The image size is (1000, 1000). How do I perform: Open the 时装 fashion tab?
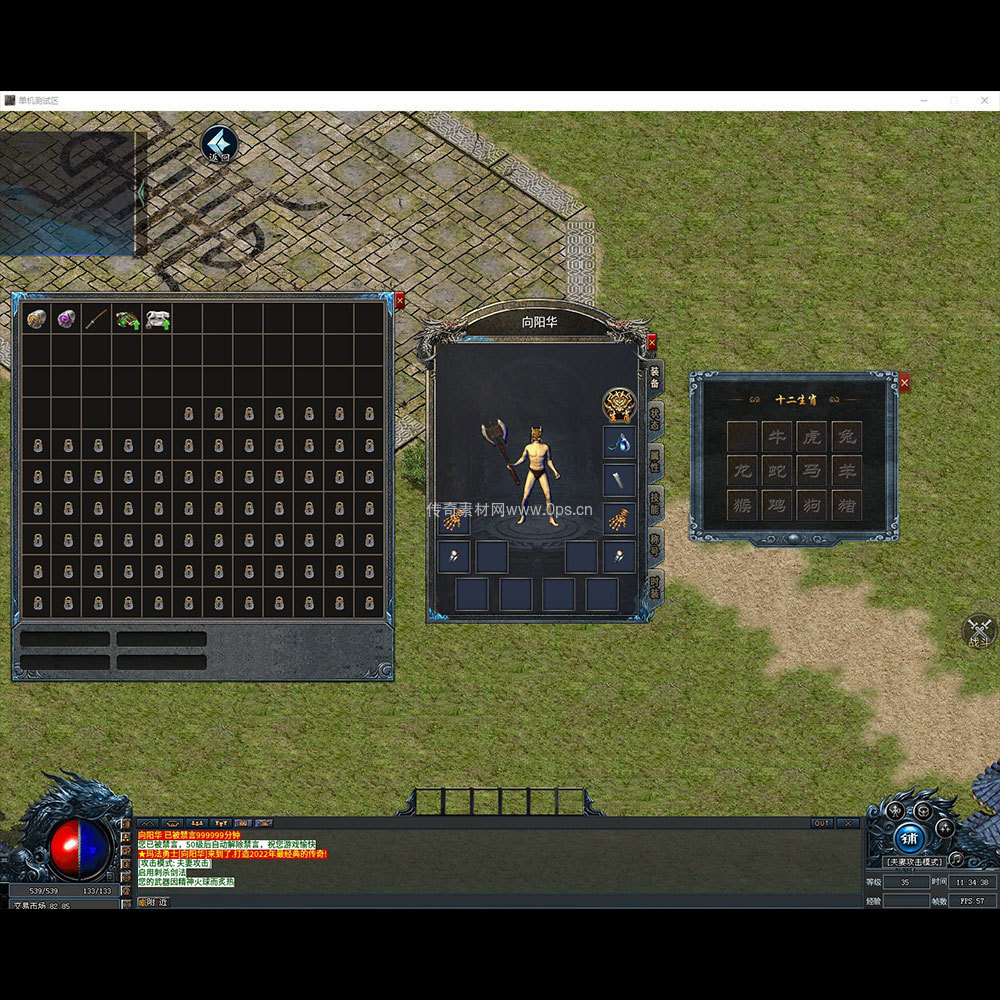[655, 586]
